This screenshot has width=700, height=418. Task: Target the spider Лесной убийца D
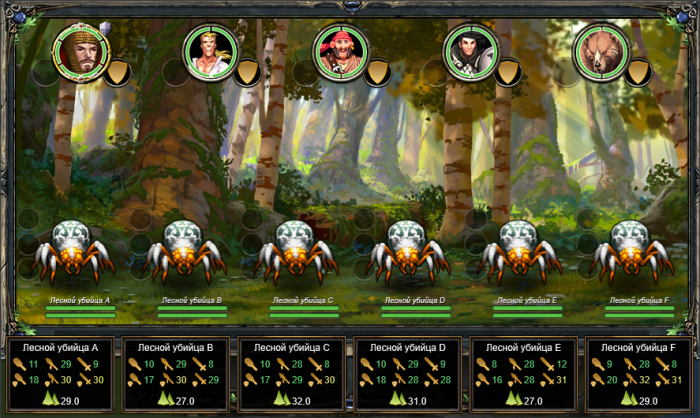click(x=407, y=255)
